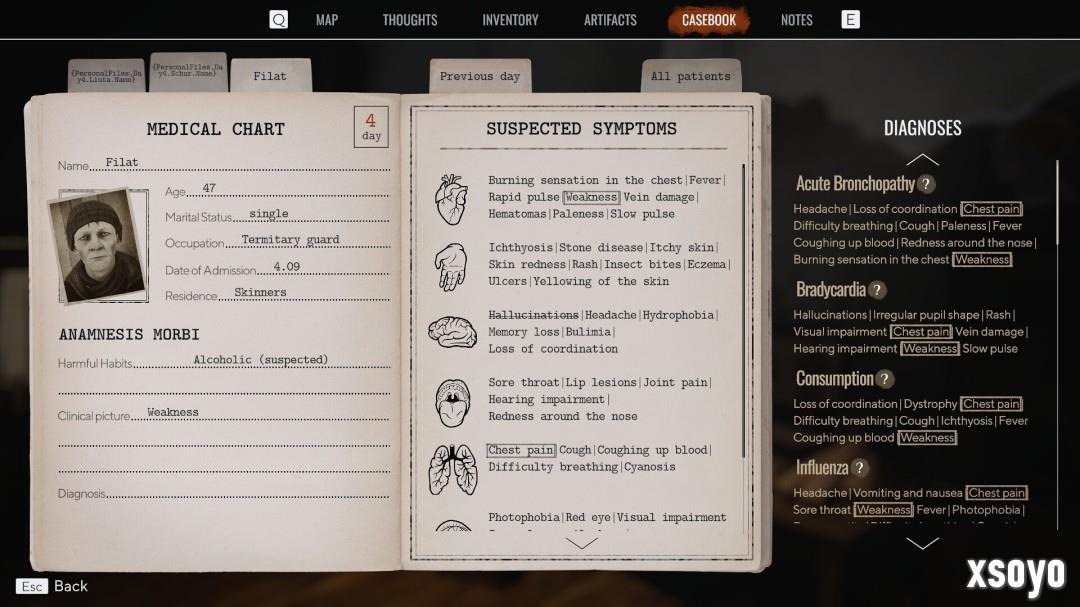Open the Notes tab
This screenshot has width=1080, height=607.
click(x=797, y=20)
